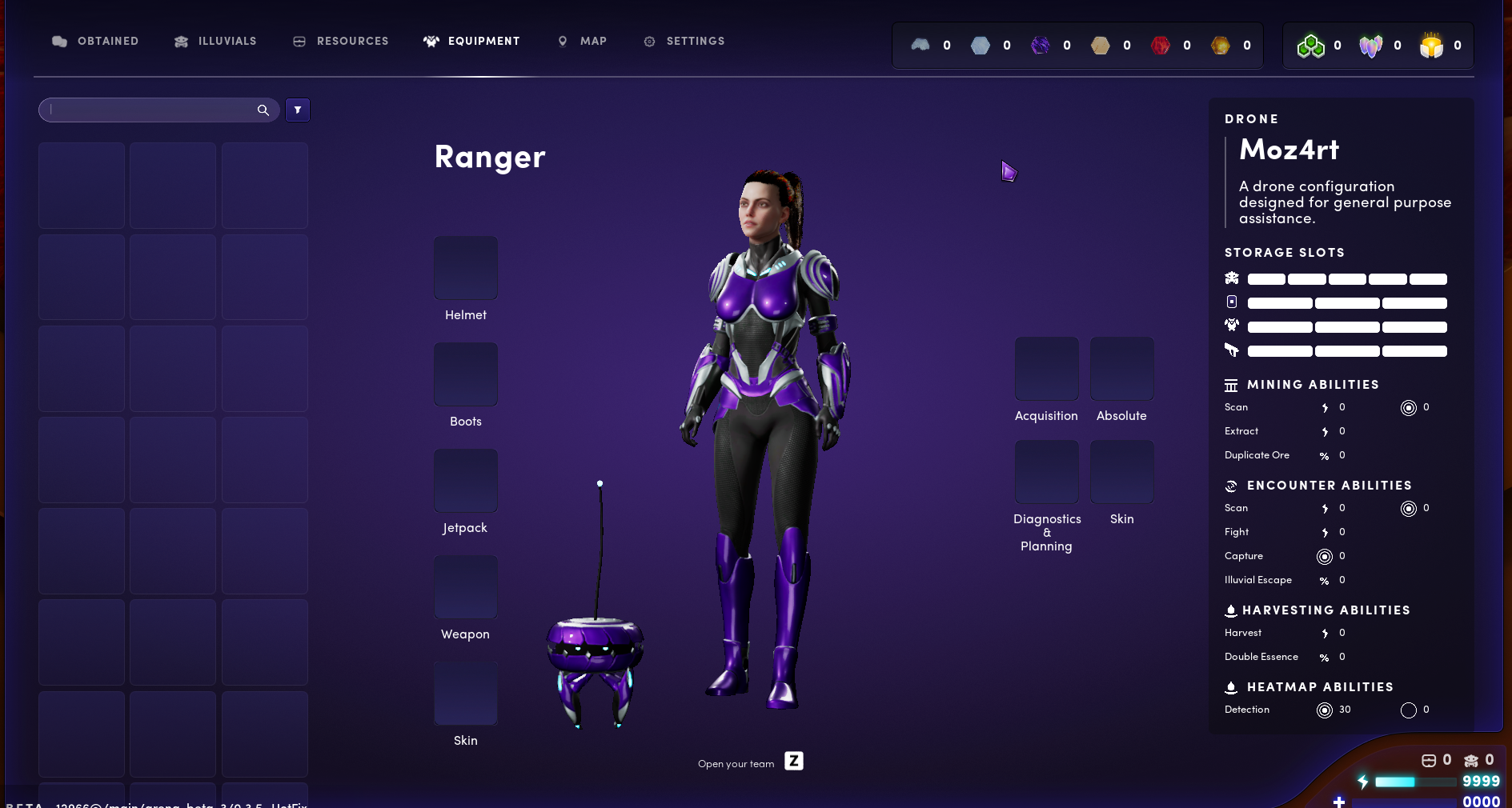
Task: Select the Equipment tab
Action: click(471, 41)
